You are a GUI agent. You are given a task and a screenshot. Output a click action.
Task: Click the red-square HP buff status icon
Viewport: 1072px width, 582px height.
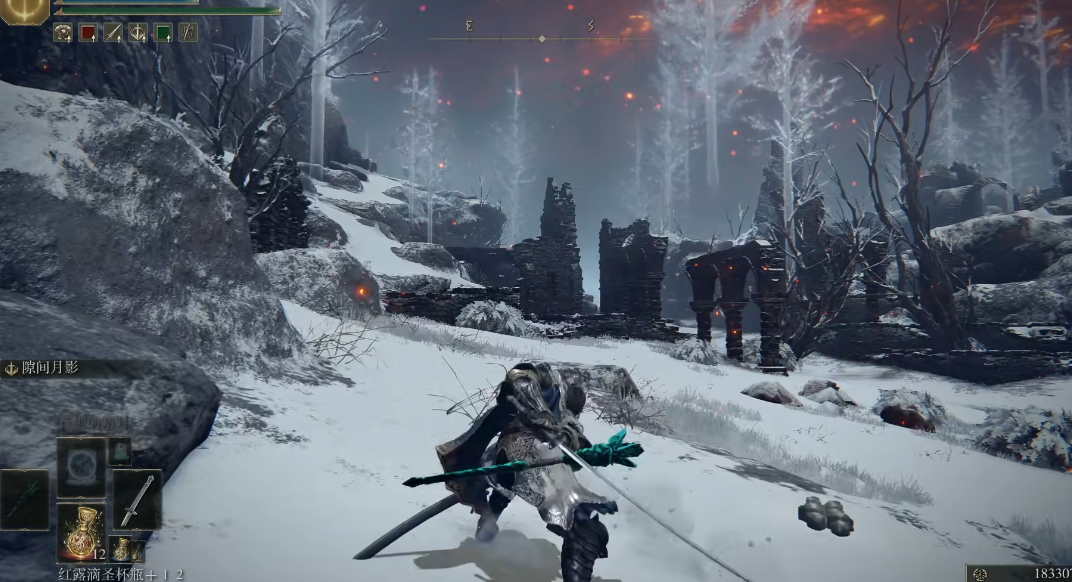click(88, 32)
